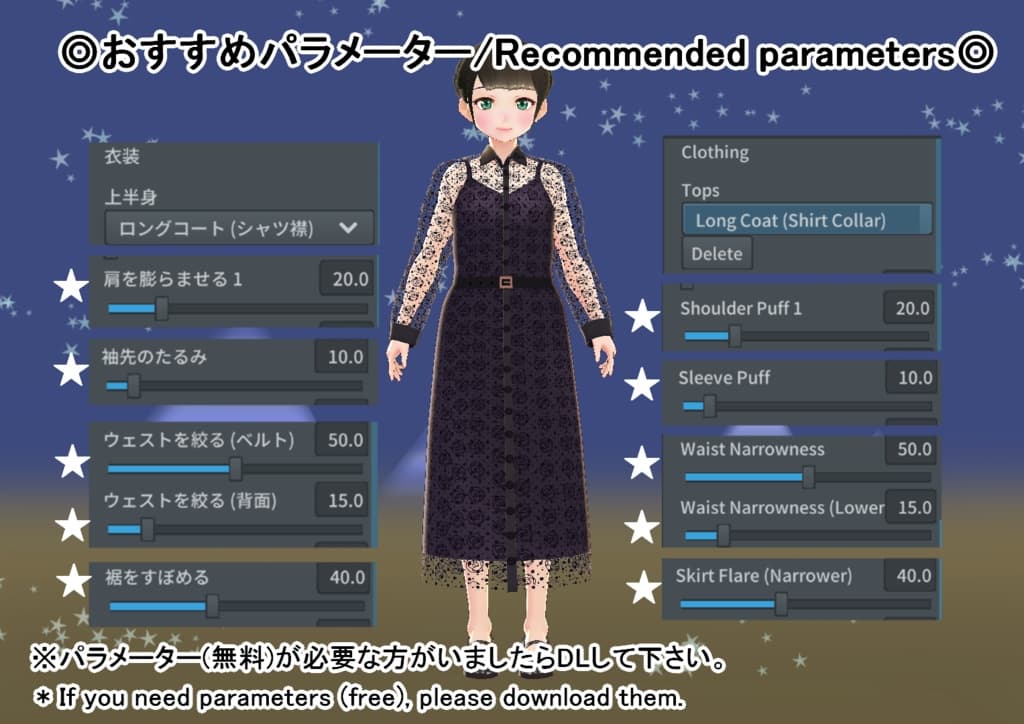Select the 裾をすぼめる value field
The height and width of the screenshot is (724, 1024).
345,577
